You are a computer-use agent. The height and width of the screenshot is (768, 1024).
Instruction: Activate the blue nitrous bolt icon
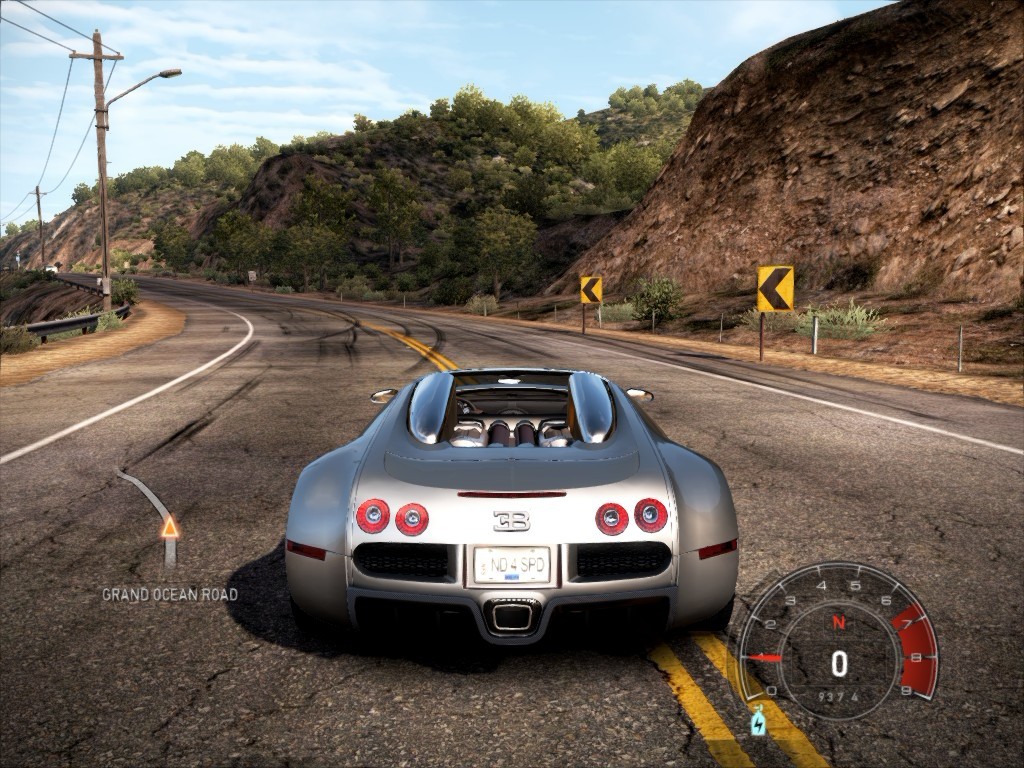[758, 721]
